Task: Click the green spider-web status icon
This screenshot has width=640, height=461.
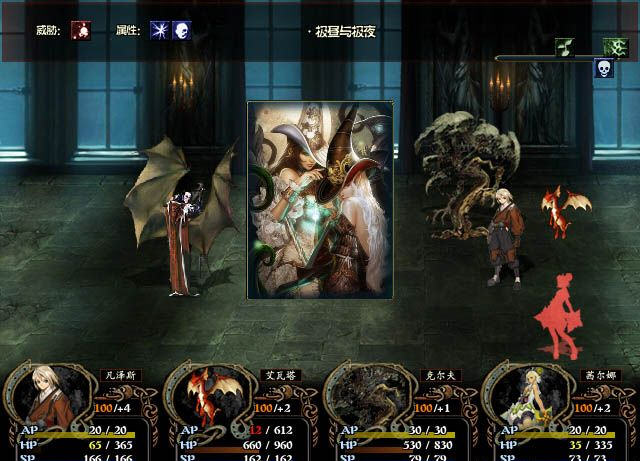Action: coord(614,47)
